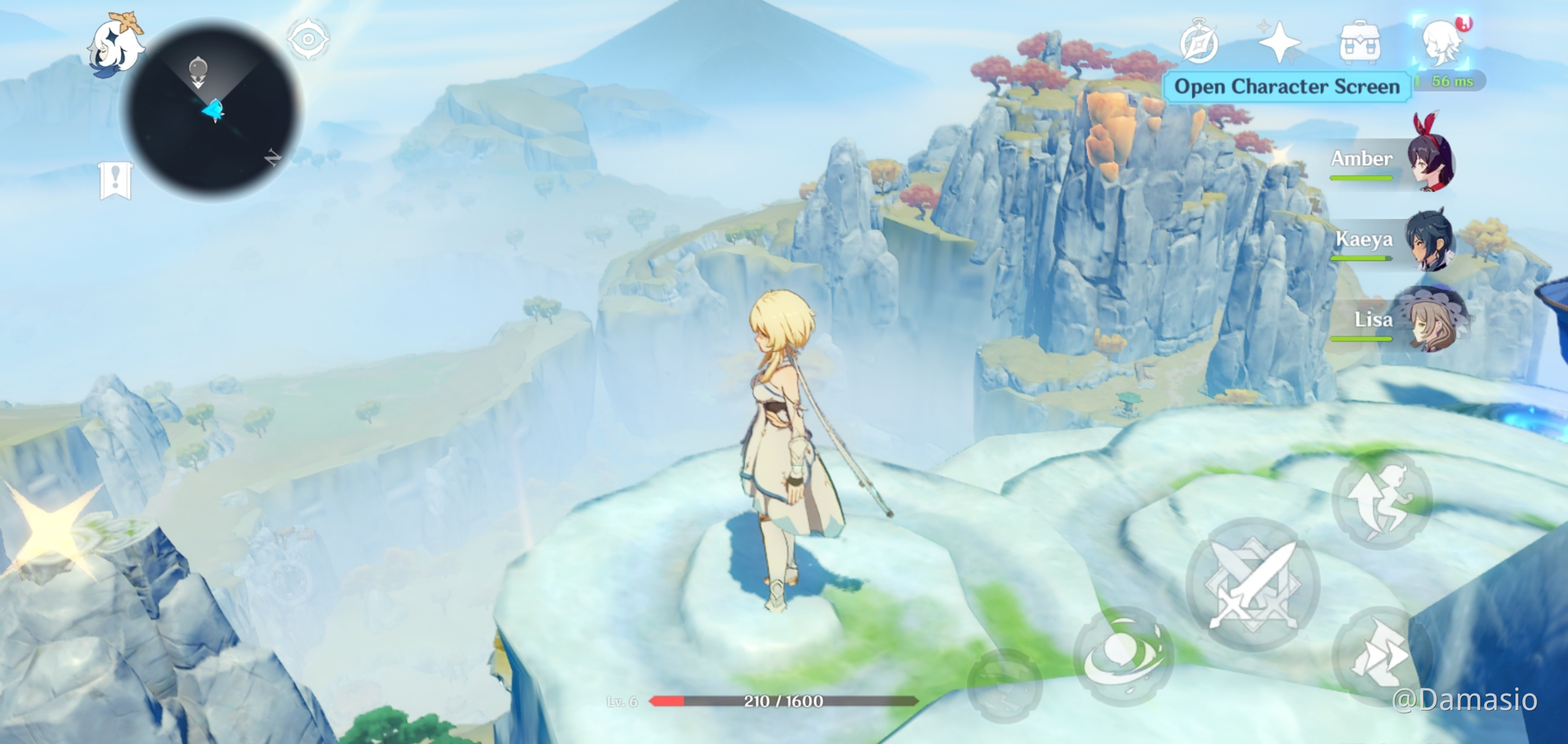The height and width of the screenshot is (744, 1568).
Task: Open the circular minimap
Action: (x=212, y=110)
